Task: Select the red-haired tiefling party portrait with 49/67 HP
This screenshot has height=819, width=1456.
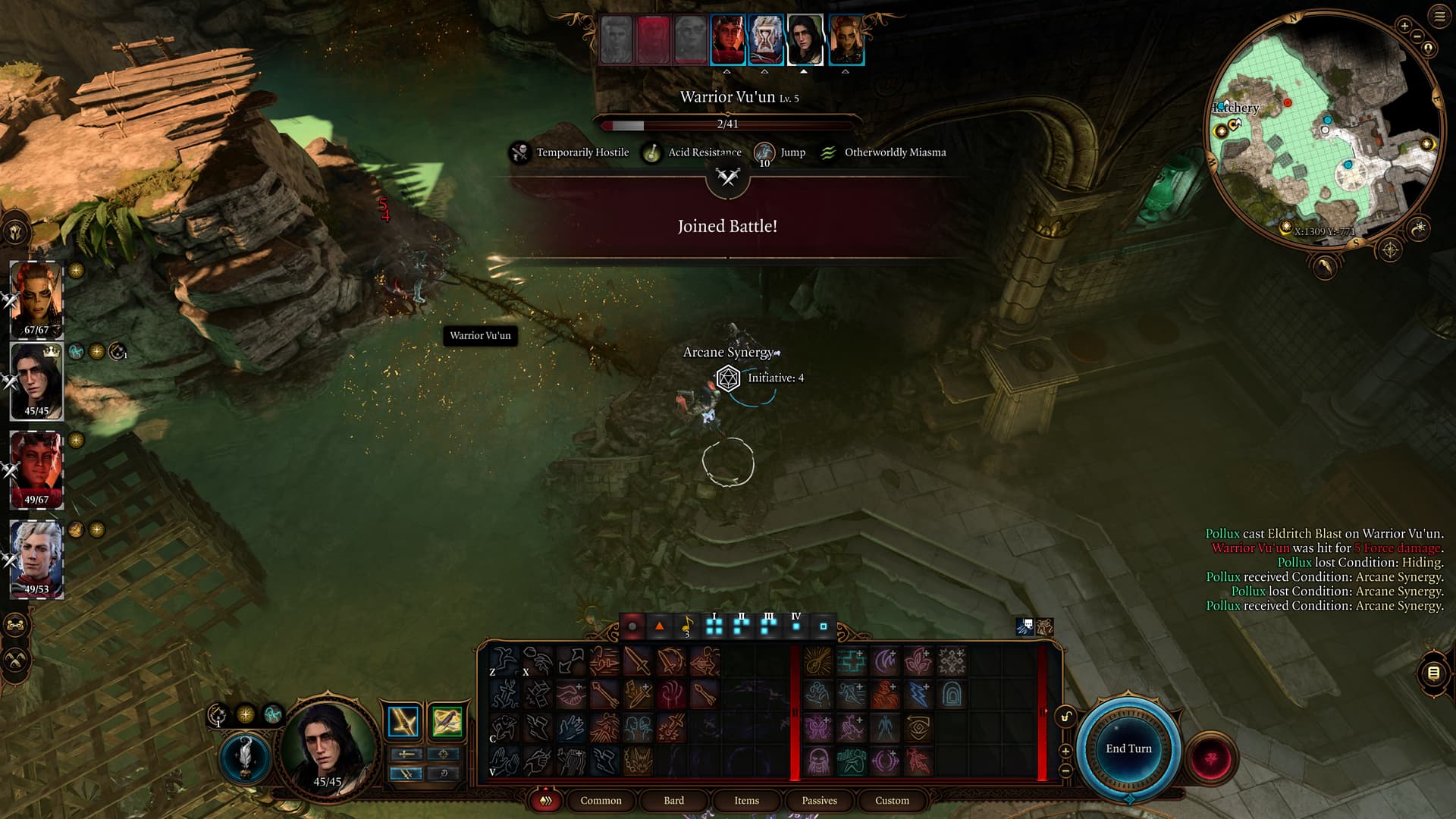Action: [x=36, y=469]
